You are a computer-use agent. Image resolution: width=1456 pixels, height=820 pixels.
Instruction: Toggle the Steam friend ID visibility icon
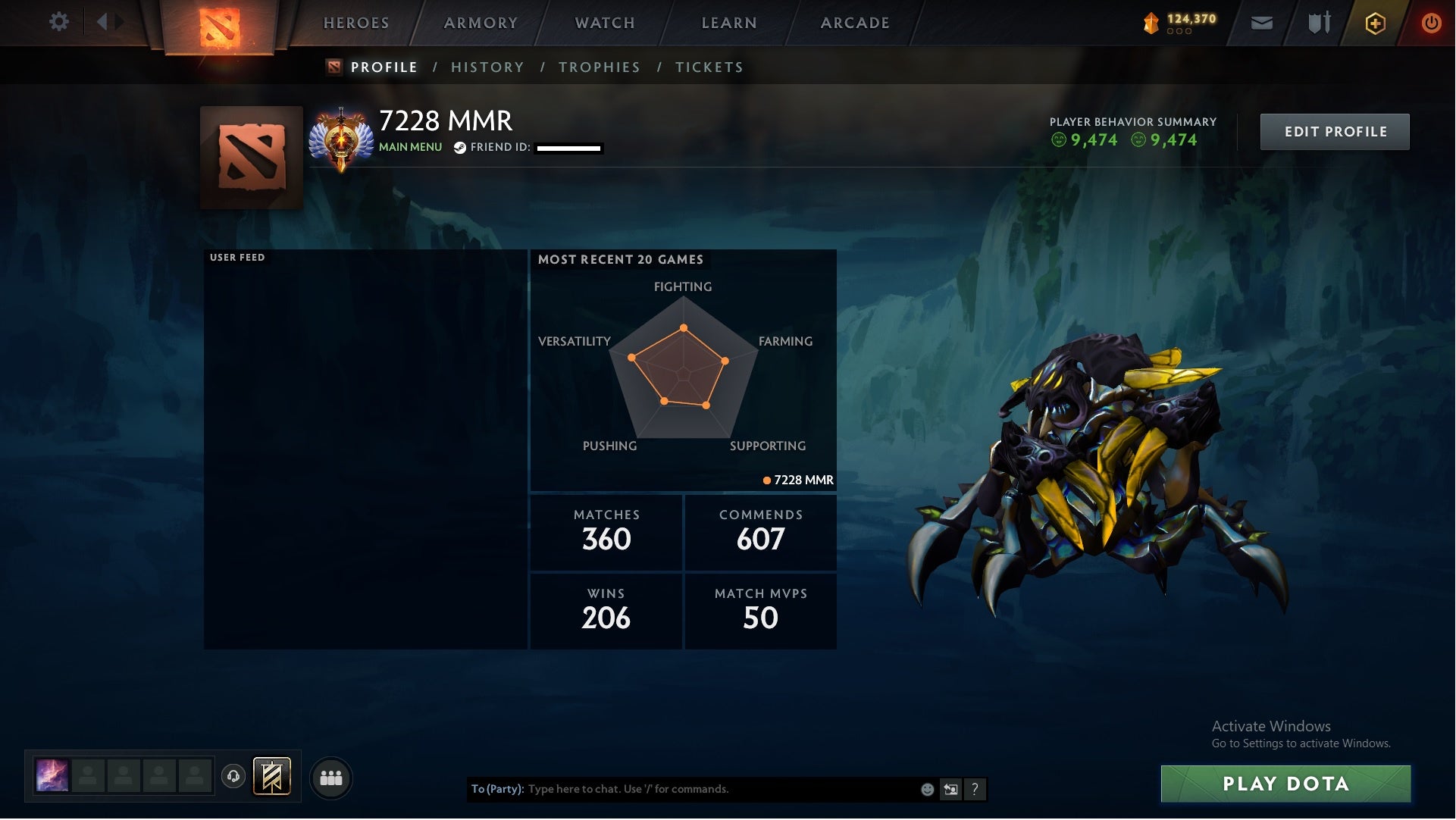pyautogui.click(x=459, y=149)
